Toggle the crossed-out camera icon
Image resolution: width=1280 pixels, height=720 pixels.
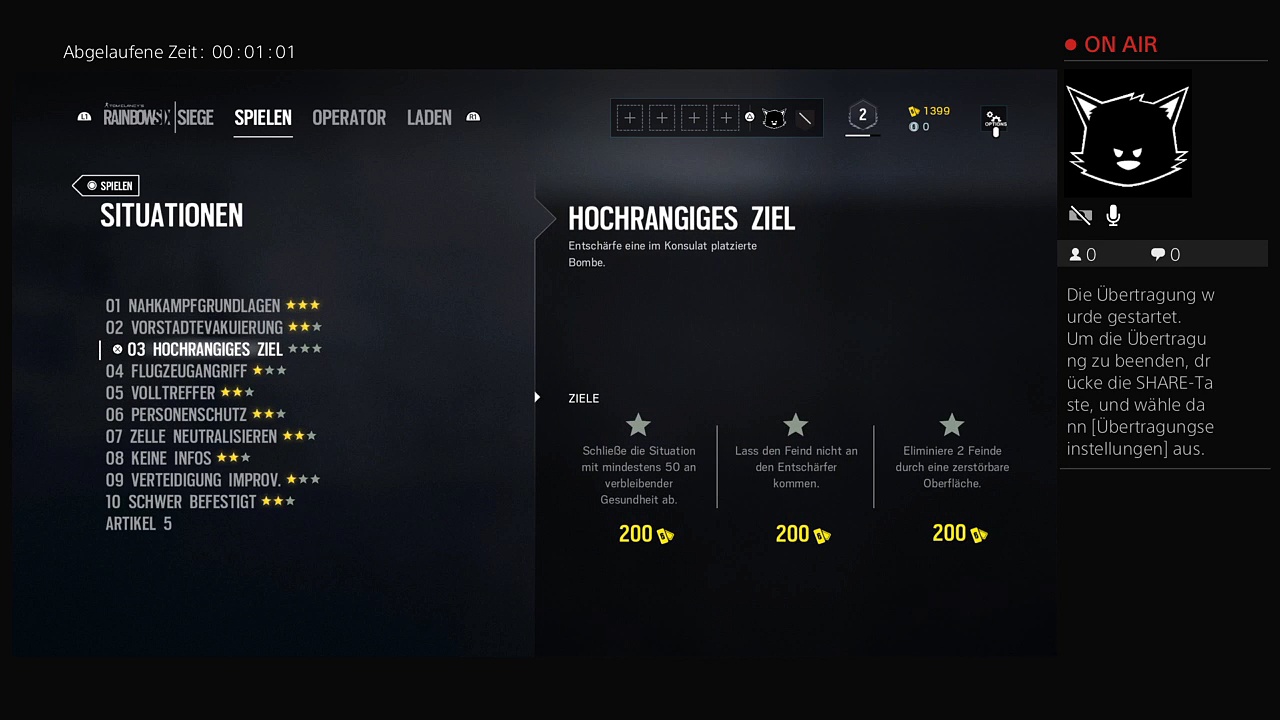(1080, 216)
